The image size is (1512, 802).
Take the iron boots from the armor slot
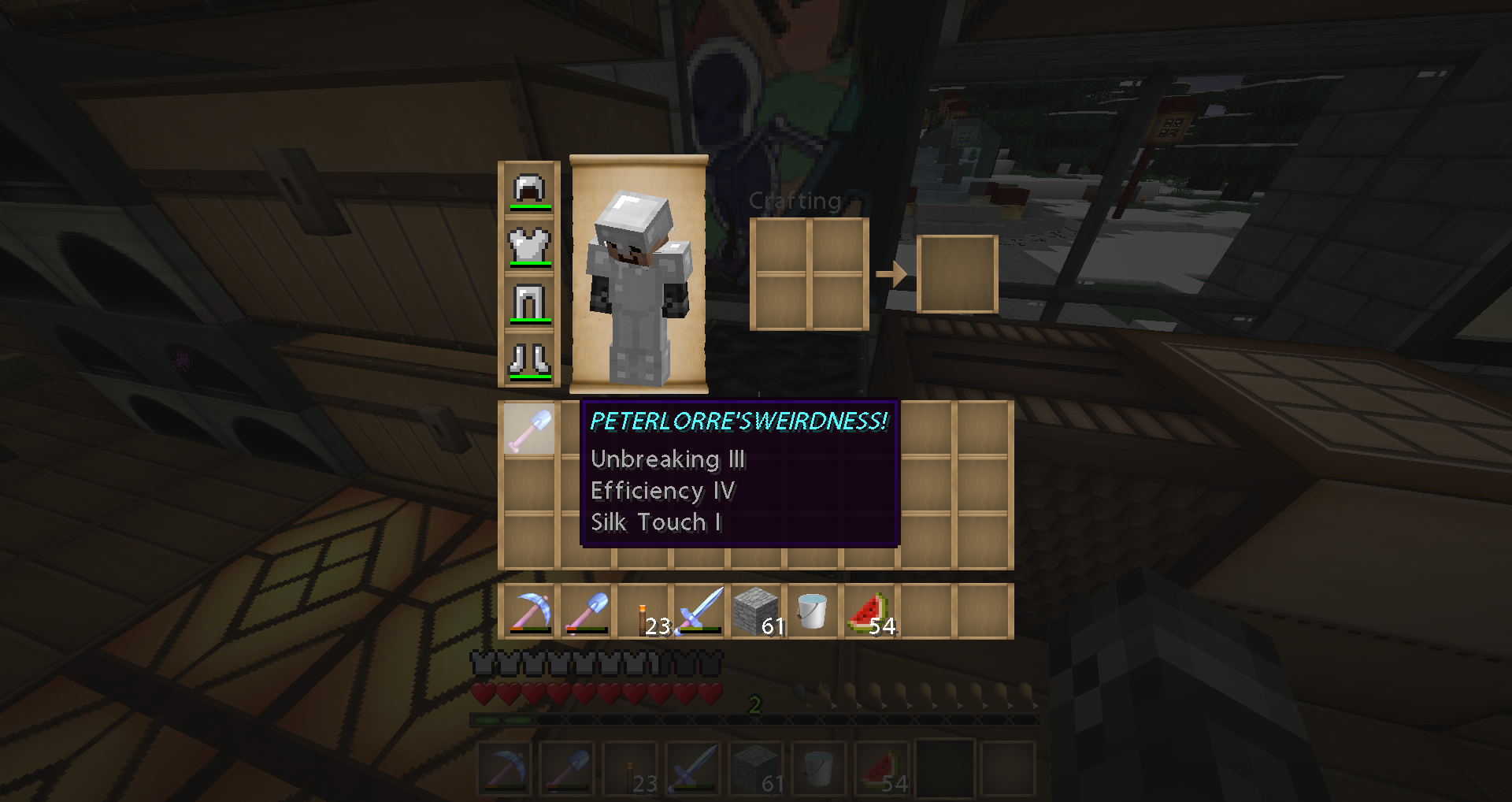529,360
